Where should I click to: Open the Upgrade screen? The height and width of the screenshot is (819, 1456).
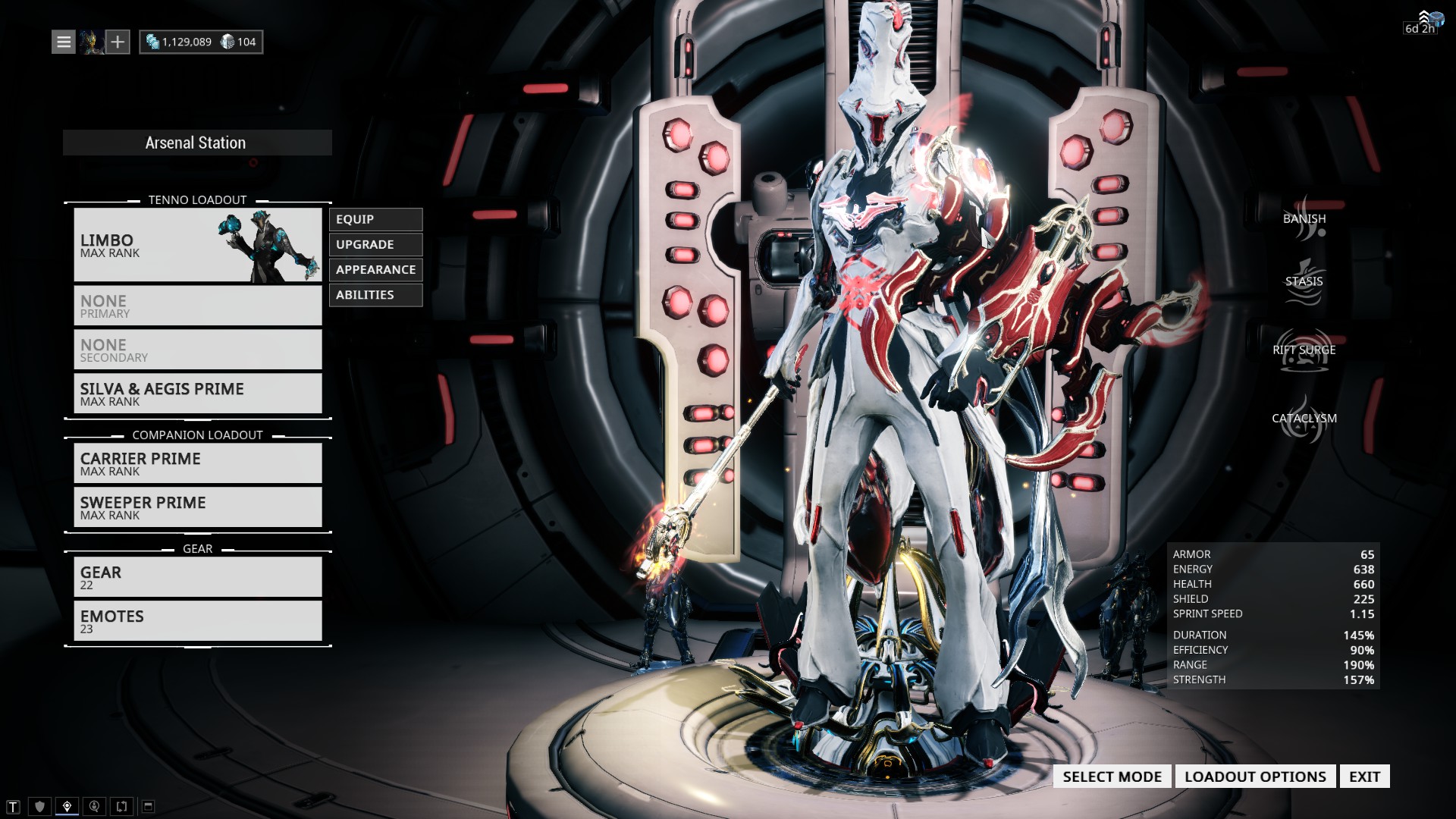click(x=375, y=244)
